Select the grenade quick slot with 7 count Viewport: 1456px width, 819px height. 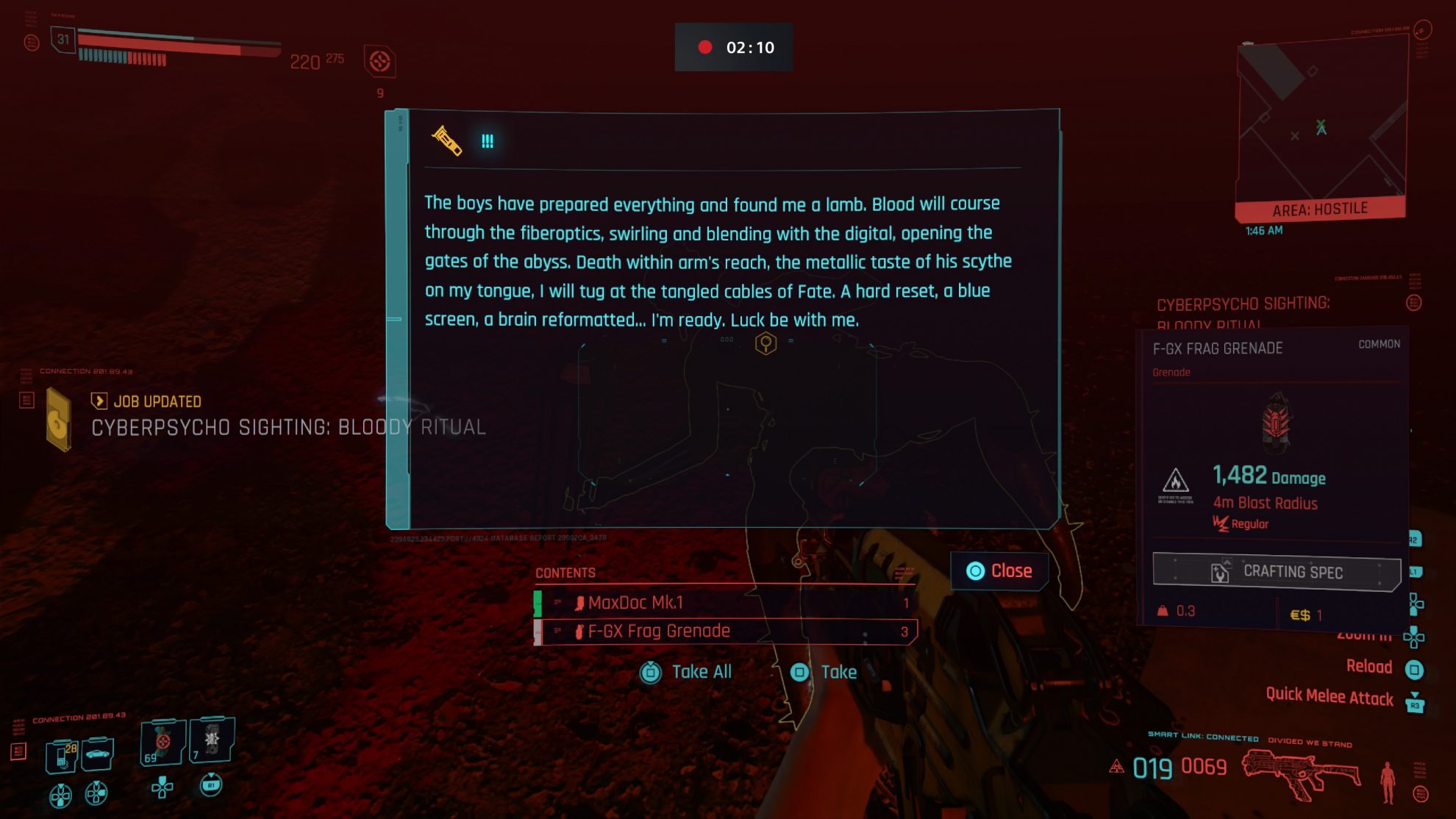point(212,740)
